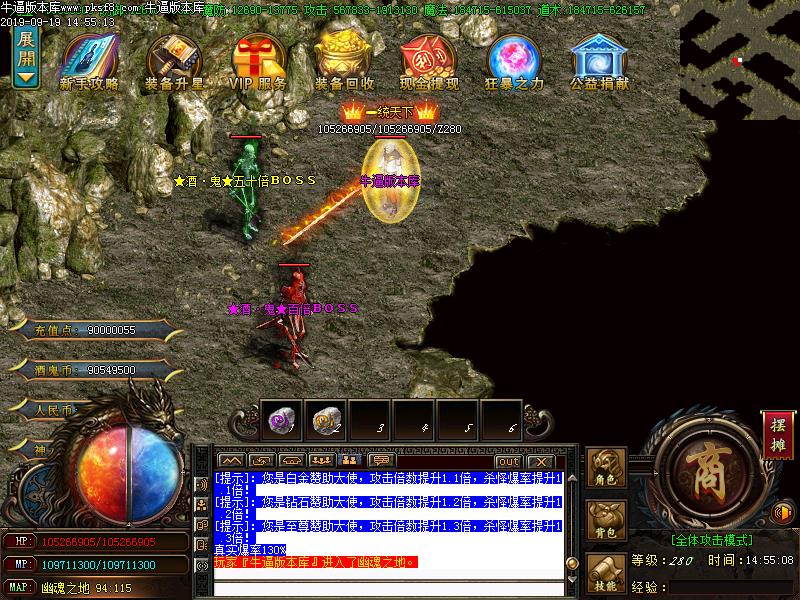Click the 'out' button above chat

coord(508,460)
